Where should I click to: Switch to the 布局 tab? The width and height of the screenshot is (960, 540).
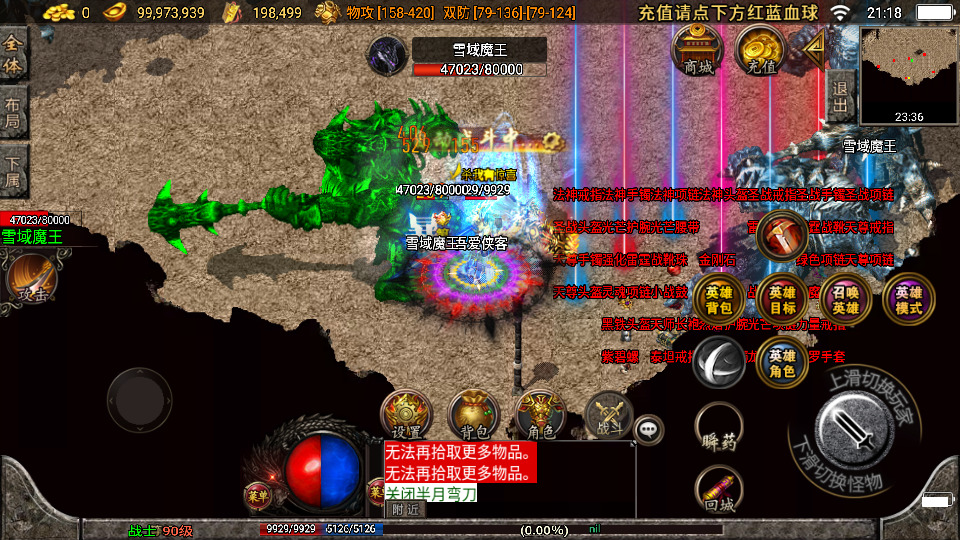point(14,111)
